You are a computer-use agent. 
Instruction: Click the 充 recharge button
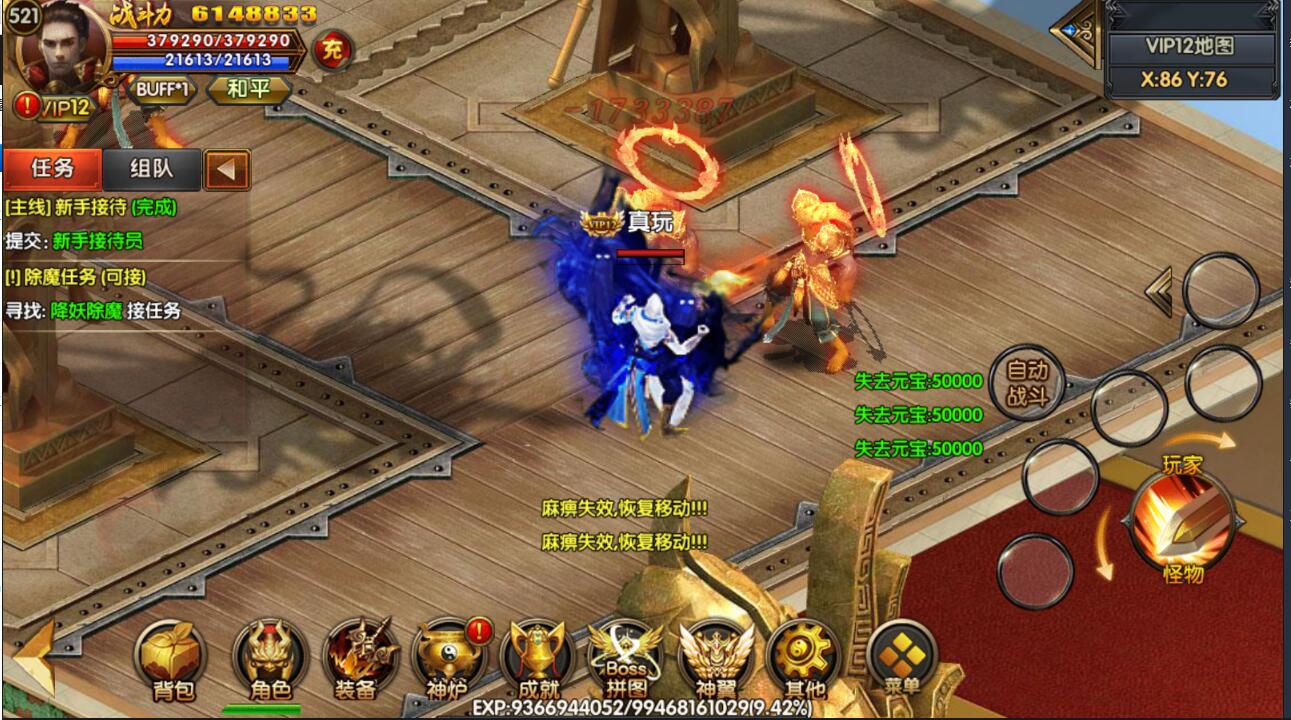(x=332, y=50)
